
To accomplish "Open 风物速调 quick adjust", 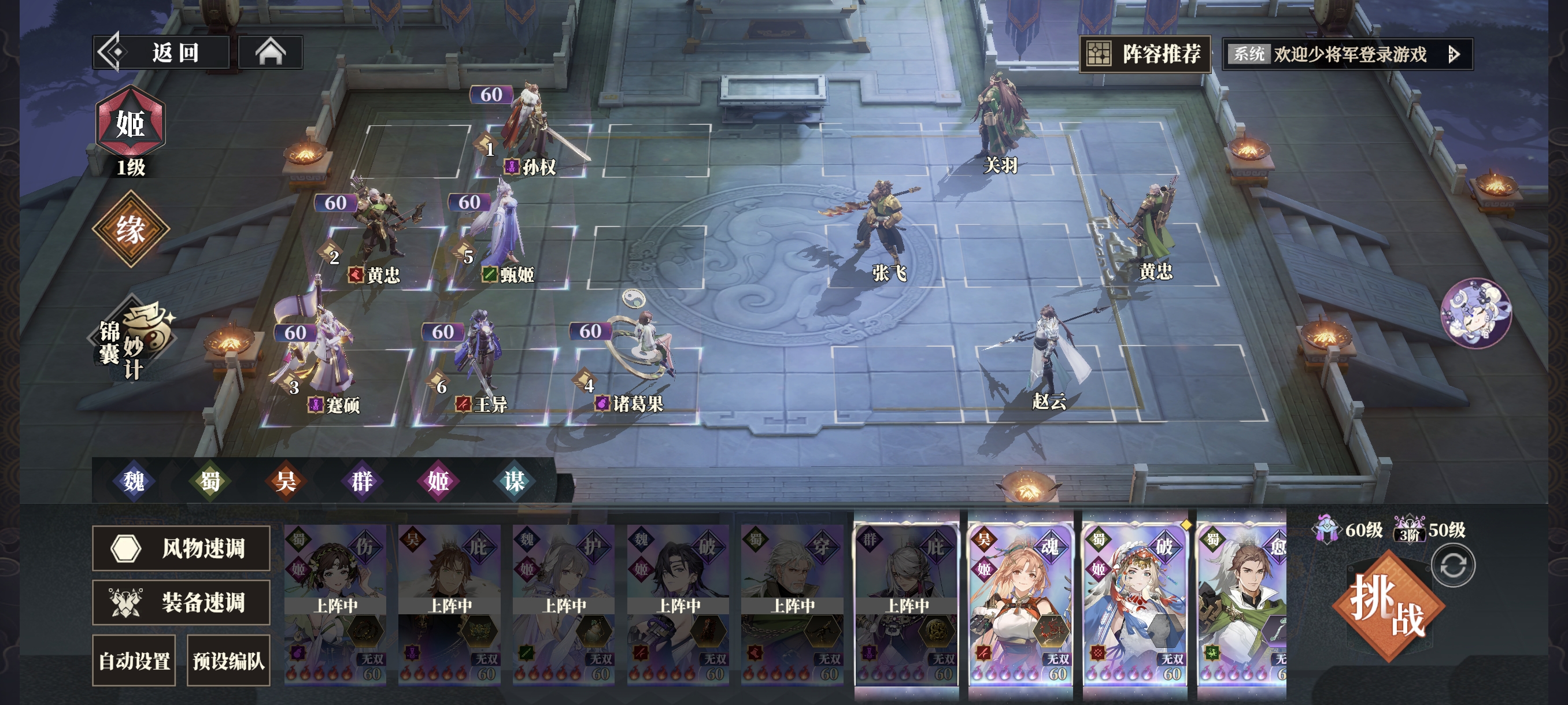I will tap(181, 548).
